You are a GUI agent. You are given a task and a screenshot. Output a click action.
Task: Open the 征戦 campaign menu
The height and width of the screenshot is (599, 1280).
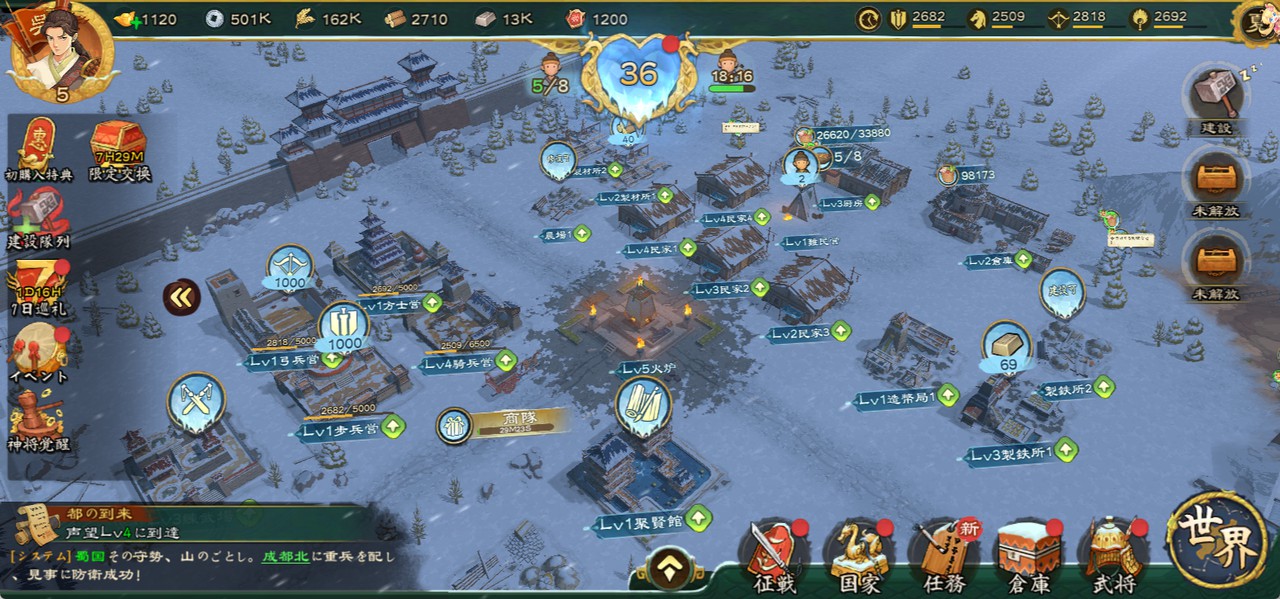tap(773, 554)
